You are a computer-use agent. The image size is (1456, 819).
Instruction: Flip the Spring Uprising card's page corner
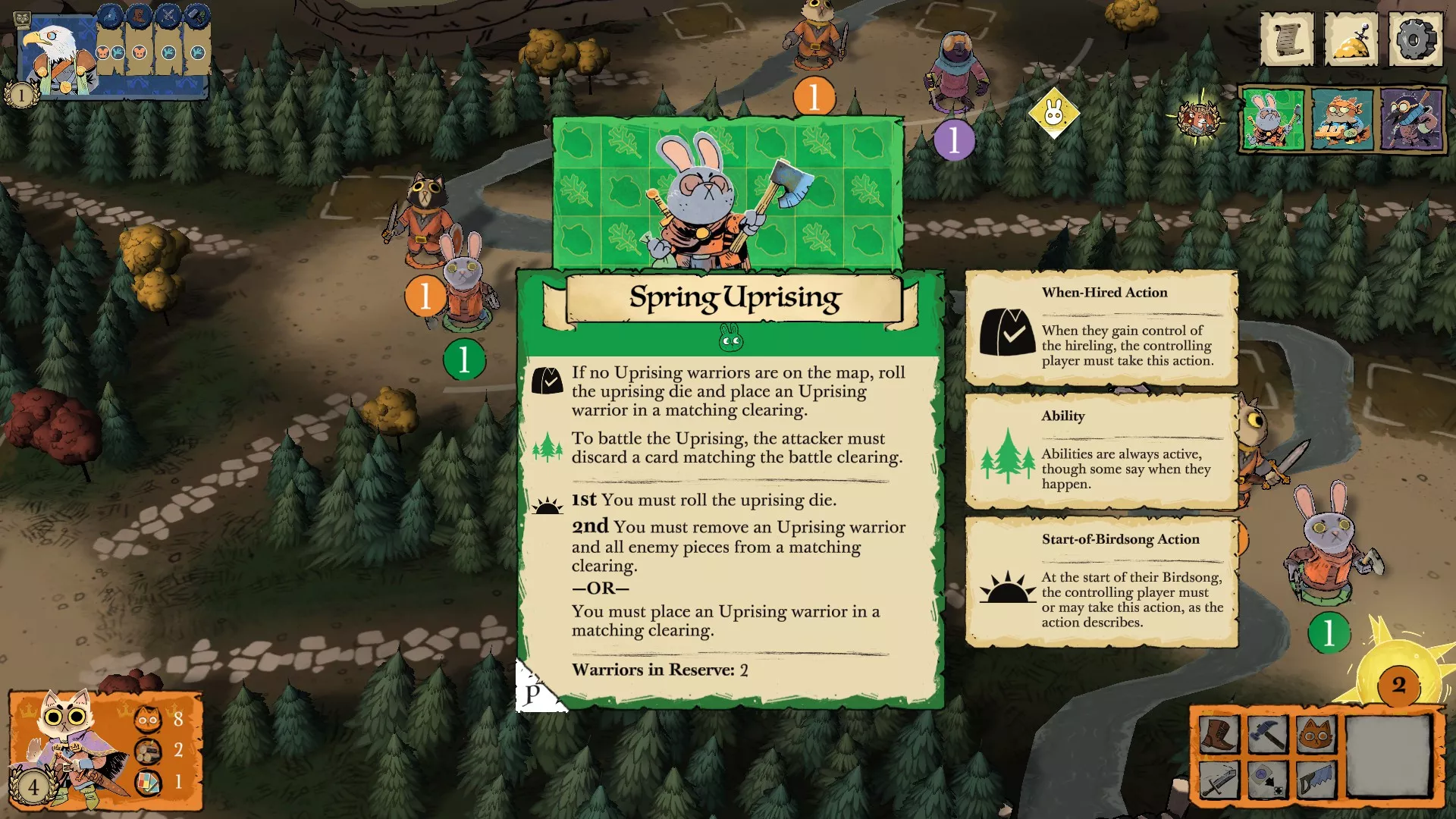(x=535, y=692)
